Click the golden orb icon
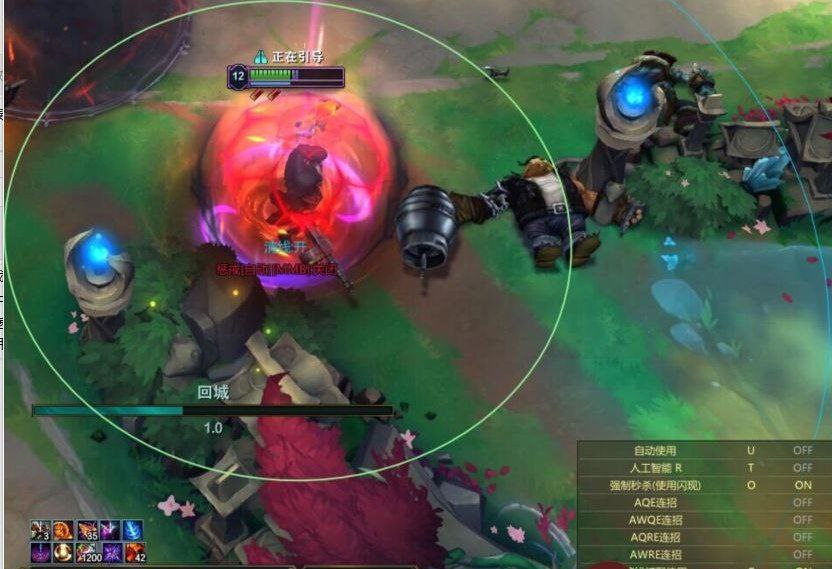Screen dimensions: 832x569 (x=63, y=551)
